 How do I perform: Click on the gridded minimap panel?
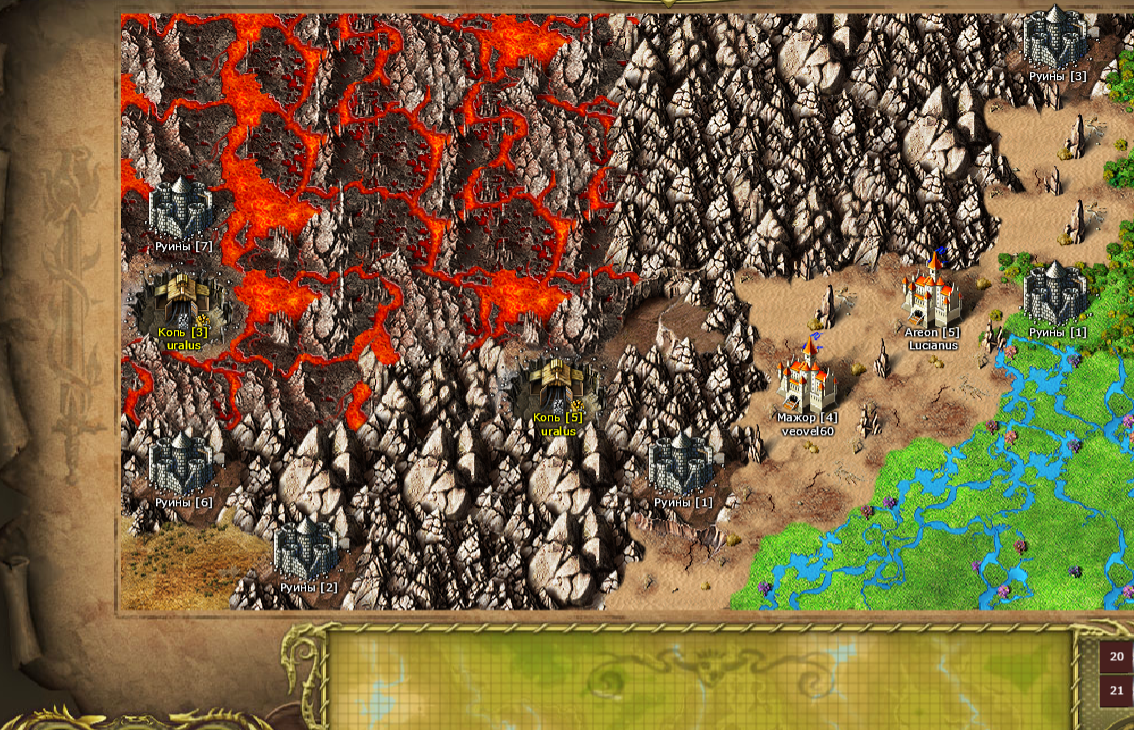700,678
